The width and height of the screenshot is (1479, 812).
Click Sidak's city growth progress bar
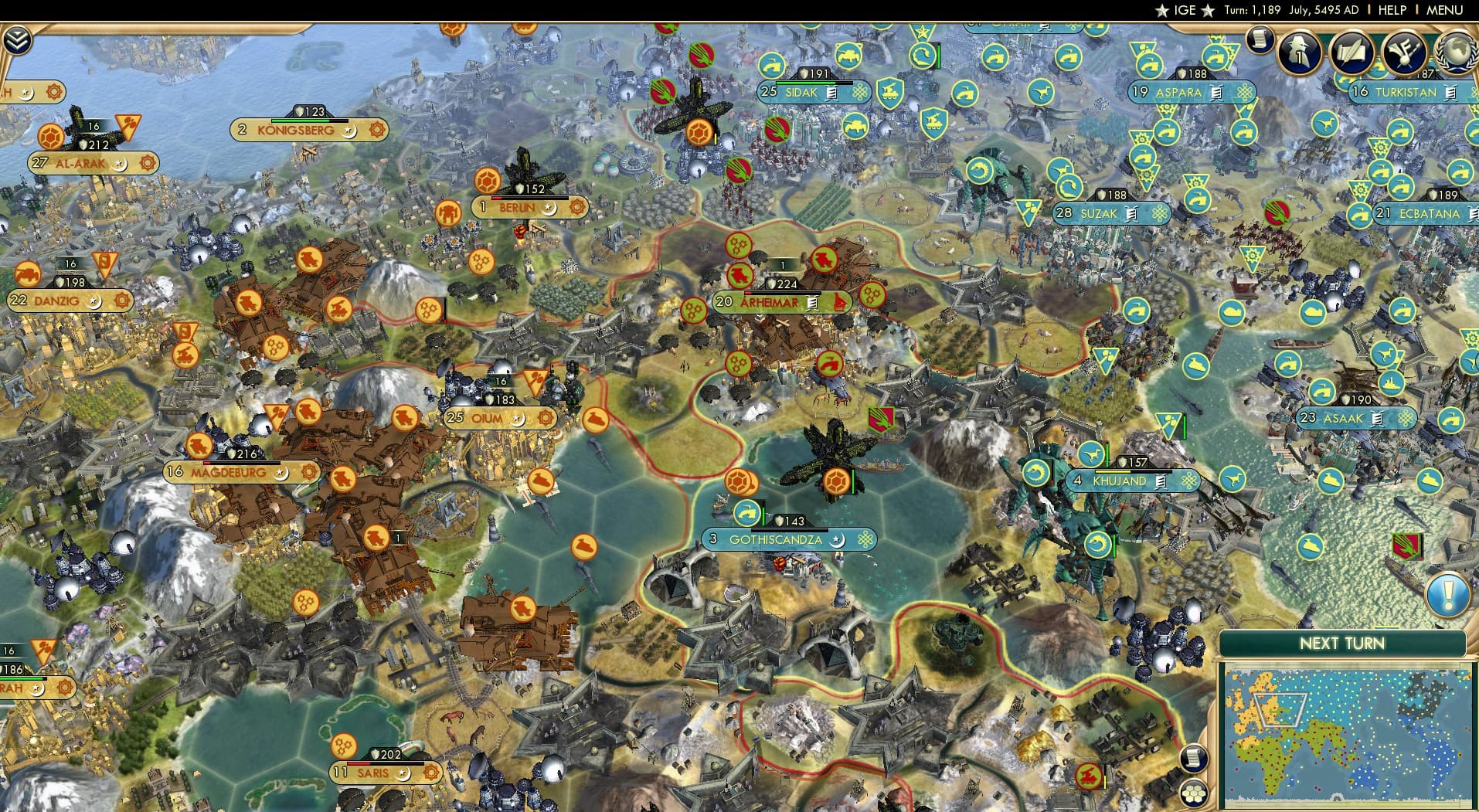(x=807, y=83)
